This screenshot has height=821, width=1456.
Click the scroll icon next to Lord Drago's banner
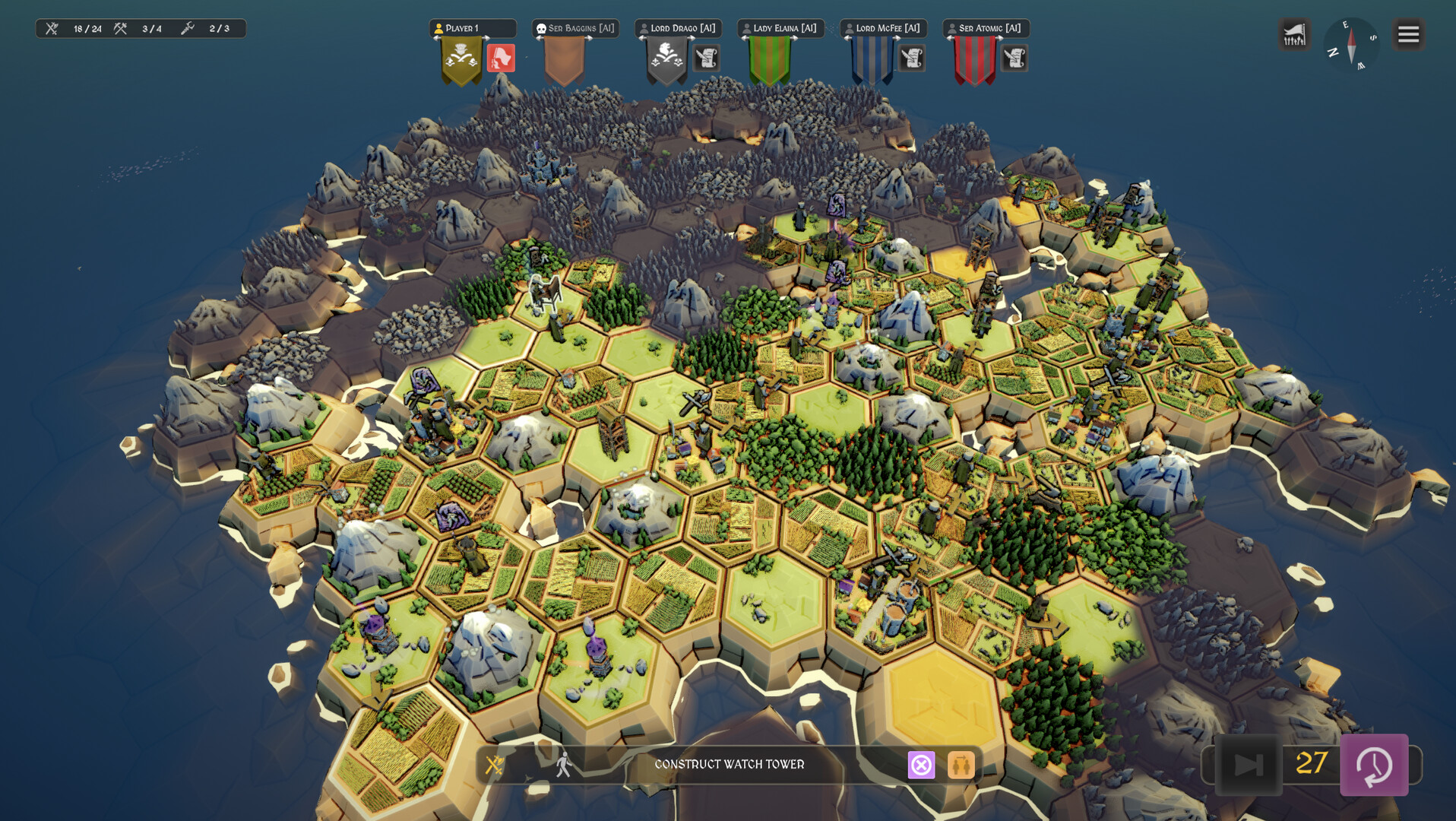click(705, 59)
